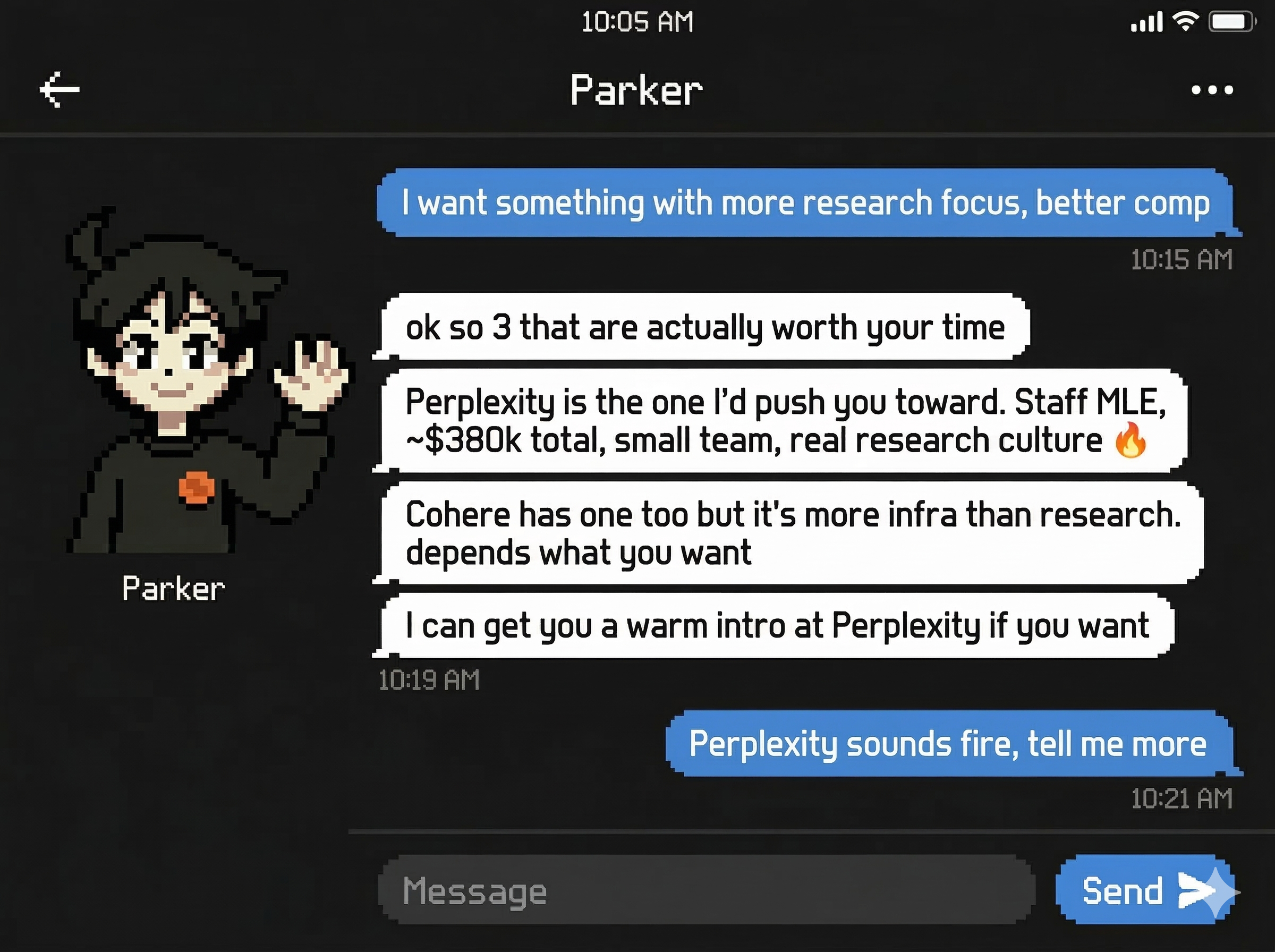The height and width of the screenshot is (952, 1275).
Task: Tap the Parker name in the header
Action: [x=636, y=89]
